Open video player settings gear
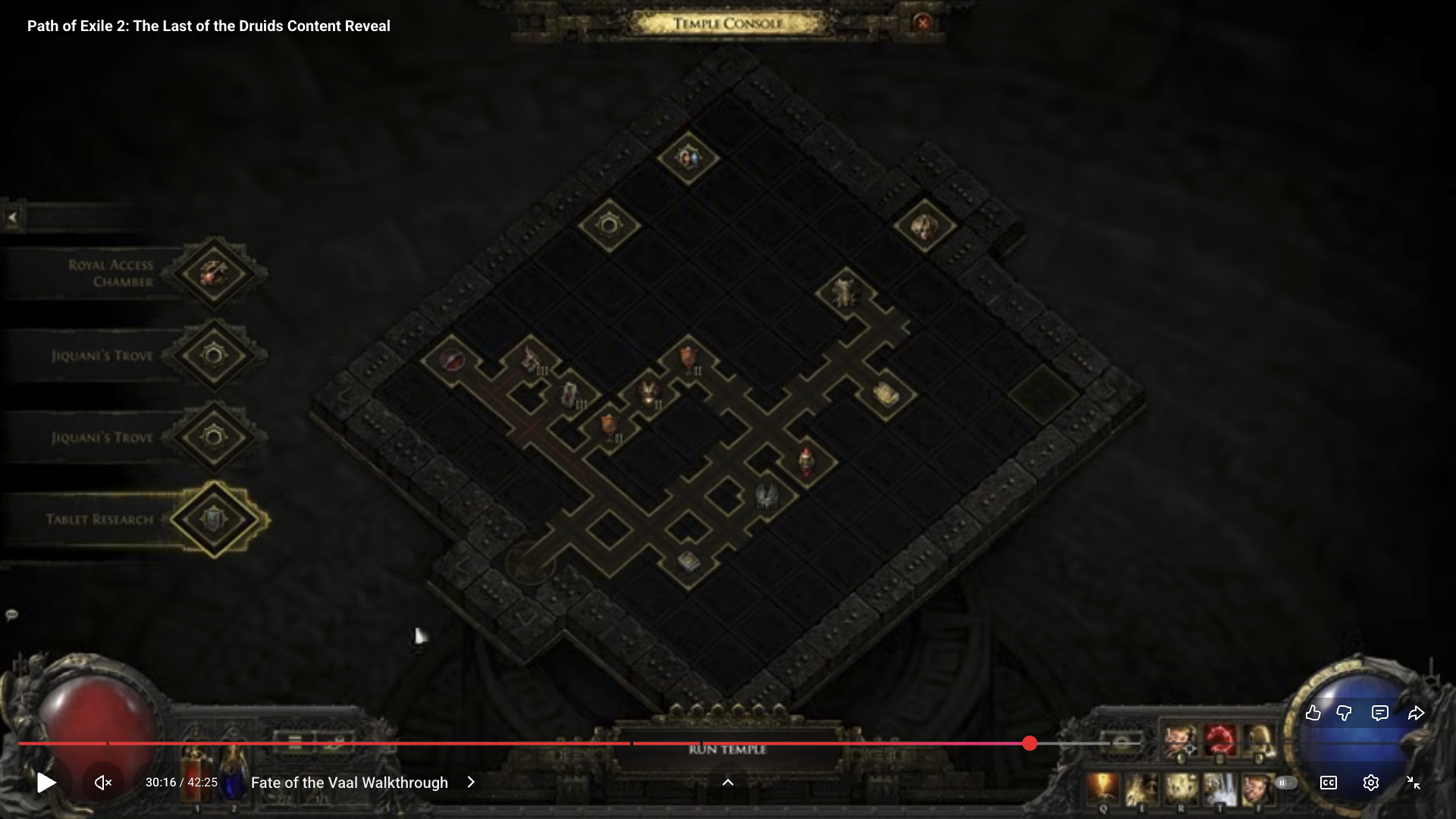Screen dimensions: 1456x819 tap(1370, 783)
